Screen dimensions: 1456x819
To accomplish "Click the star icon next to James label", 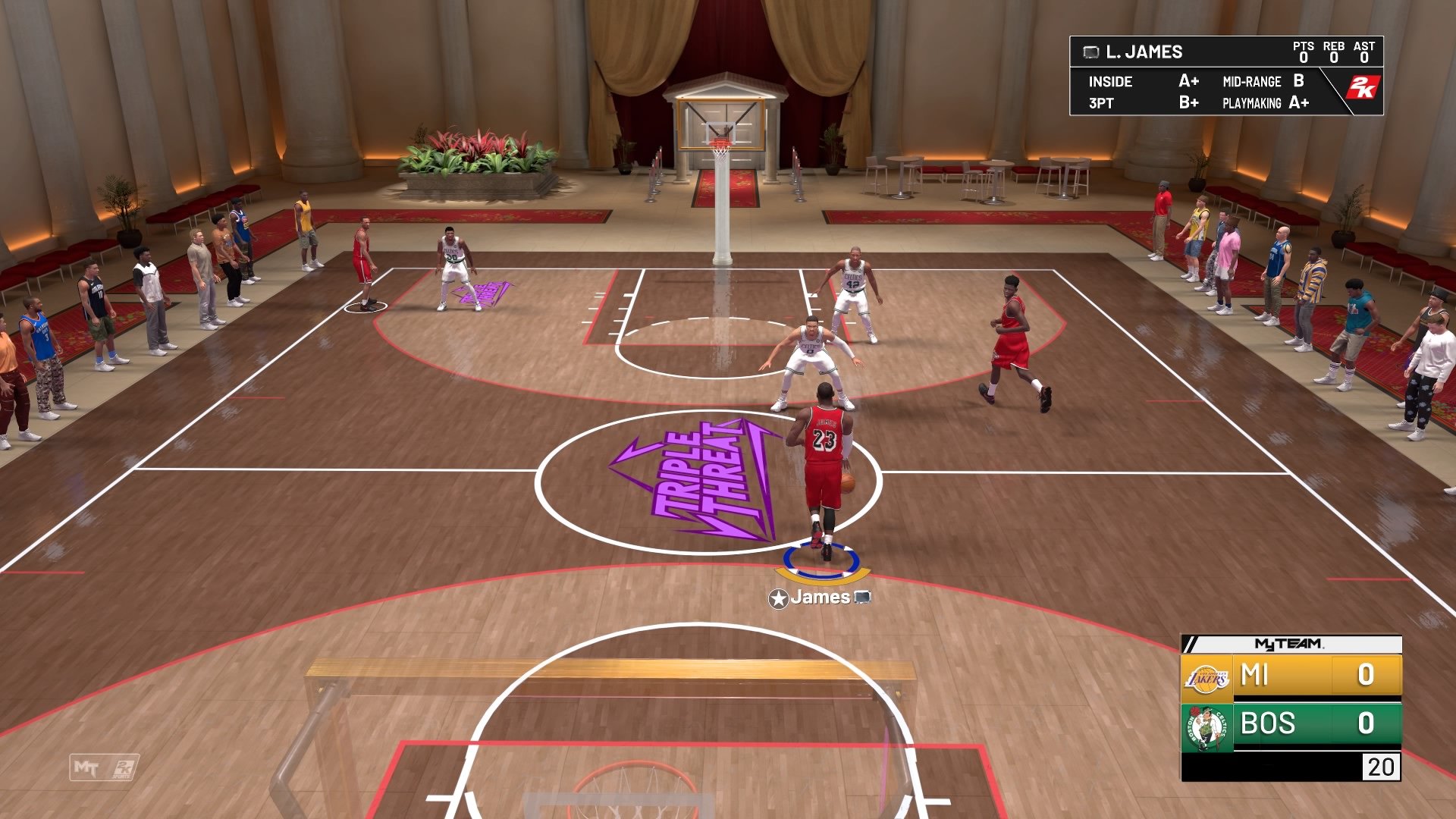I will tap(780, 598).
